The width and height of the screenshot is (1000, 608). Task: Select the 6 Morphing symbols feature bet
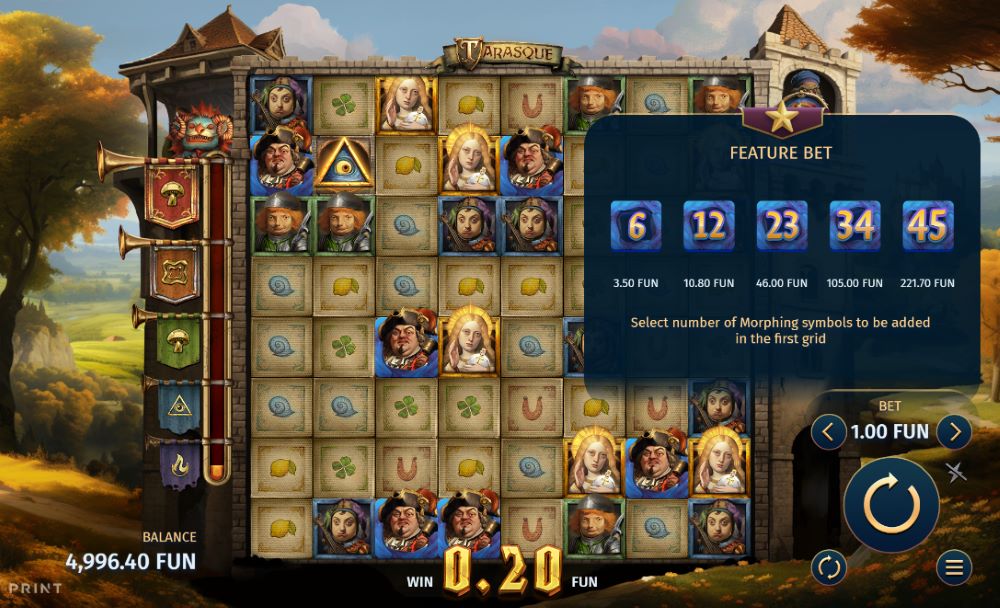point(636,226)
